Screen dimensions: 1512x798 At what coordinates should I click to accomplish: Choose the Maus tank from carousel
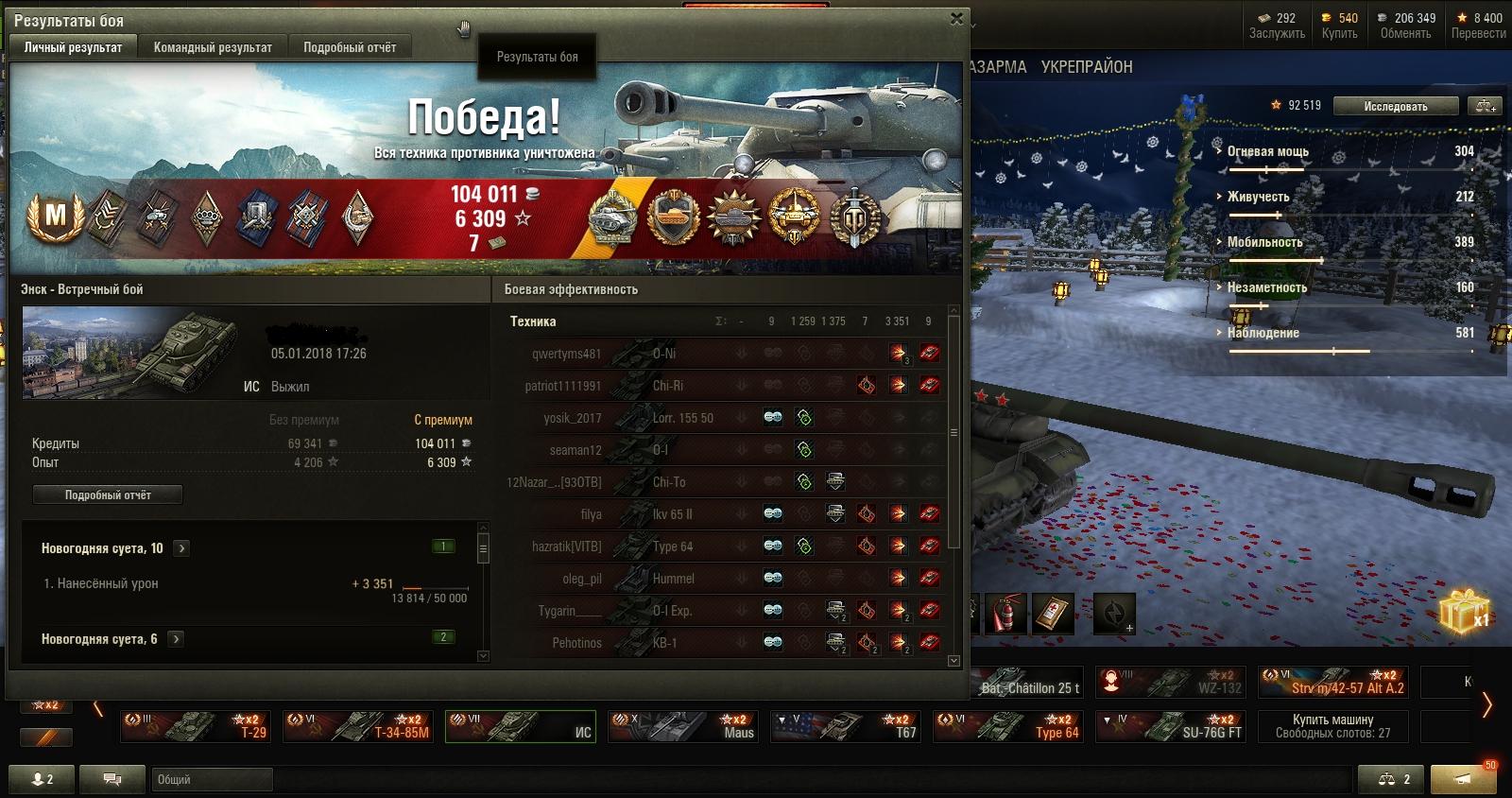(682, 726)
